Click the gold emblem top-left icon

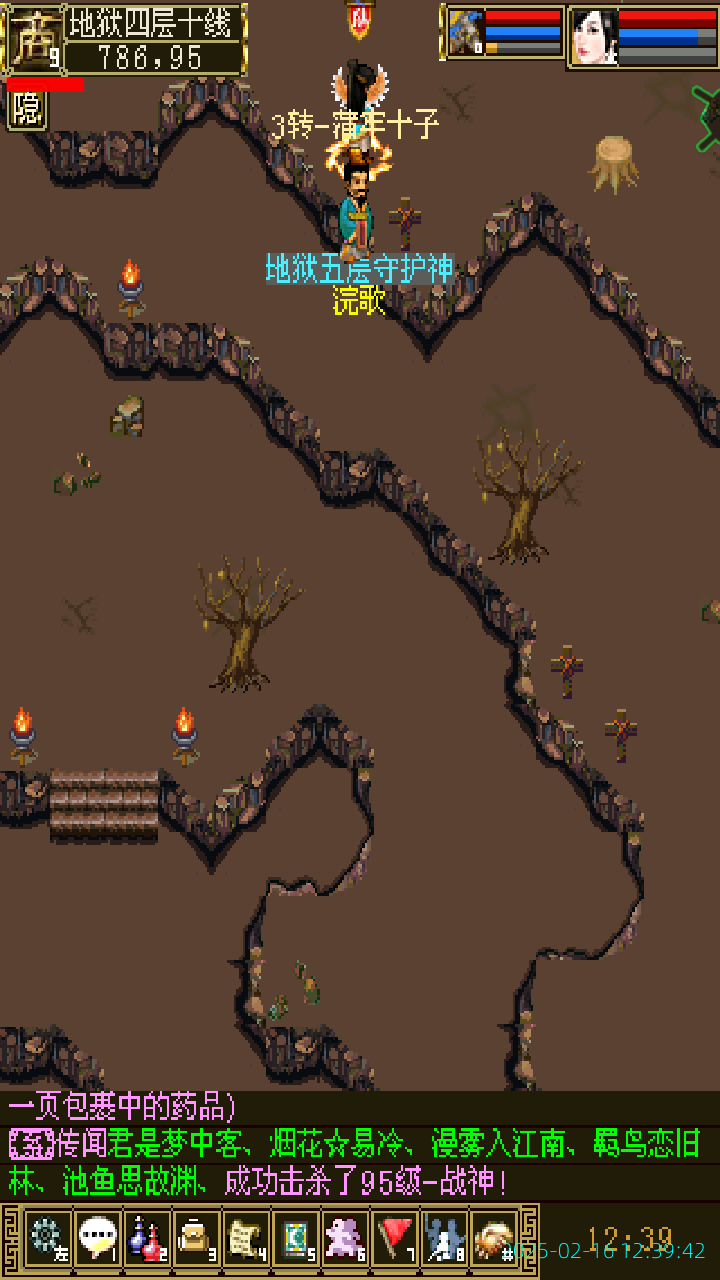click(x=33, y=38)
